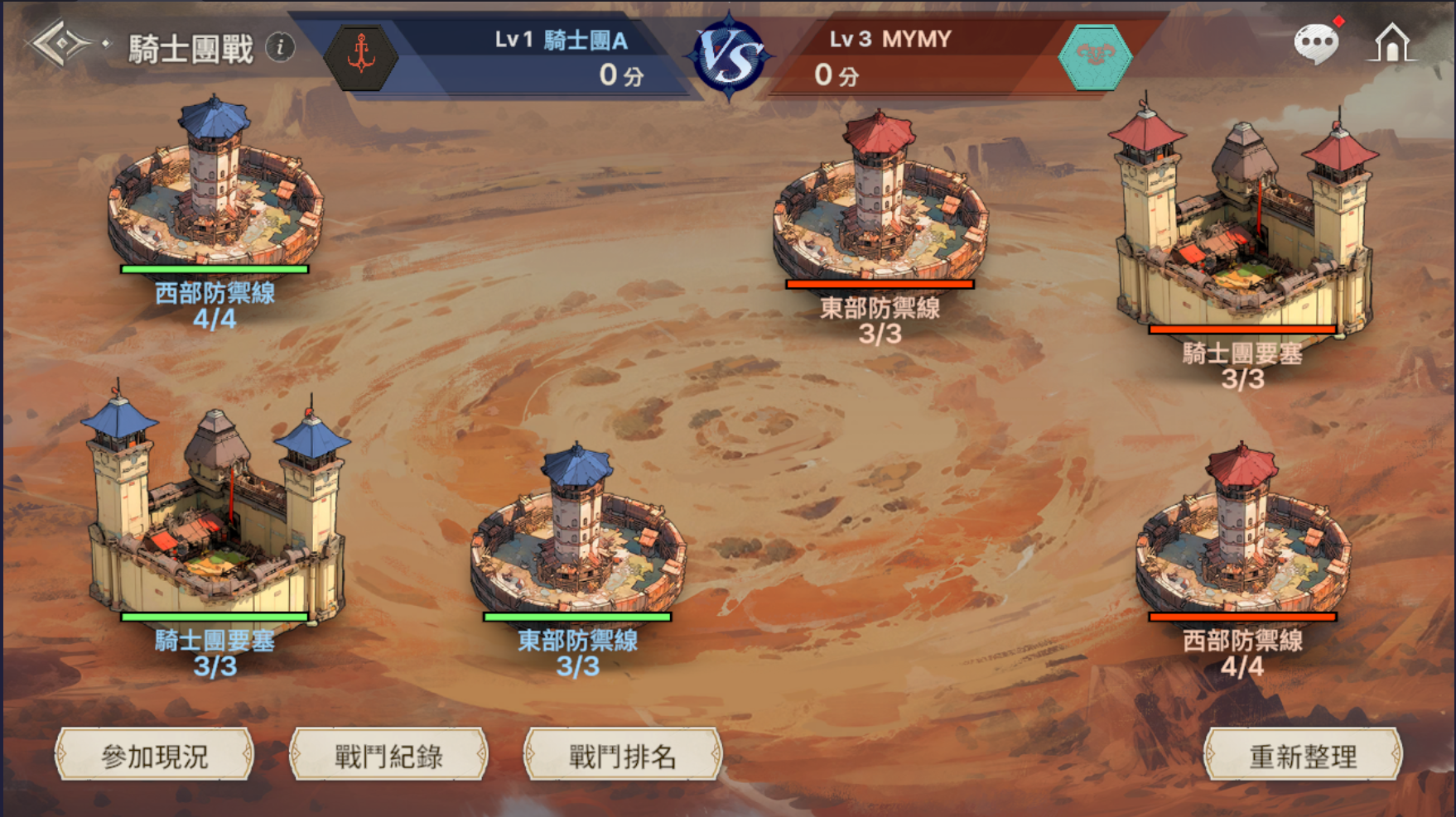View 戰鬥紀錄 battle records
This screenshot has height=817, width=1456.
[x=388, y=755]
